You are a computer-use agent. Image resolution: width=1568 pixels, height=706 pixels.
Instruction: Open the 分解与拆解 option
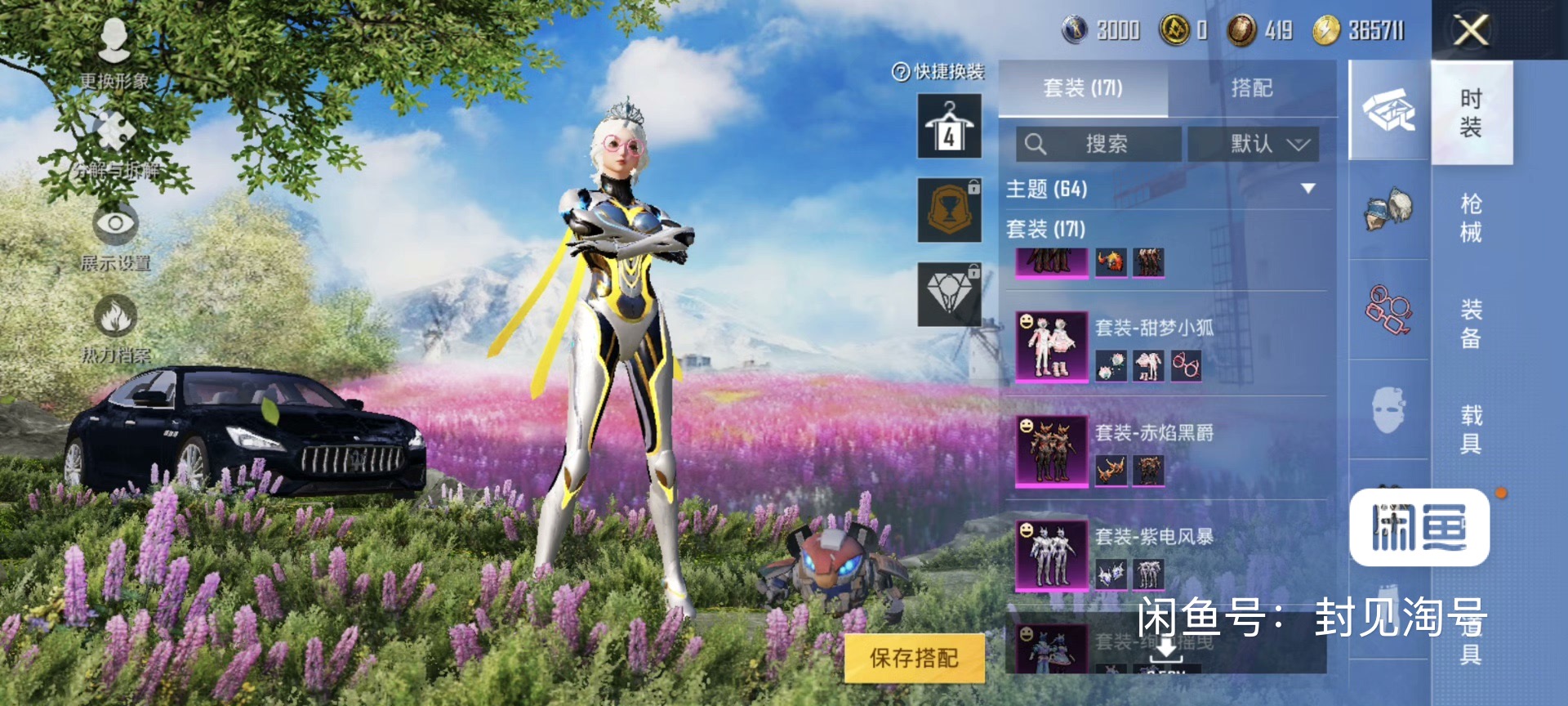pyautogui.click(x=115, y=144)
